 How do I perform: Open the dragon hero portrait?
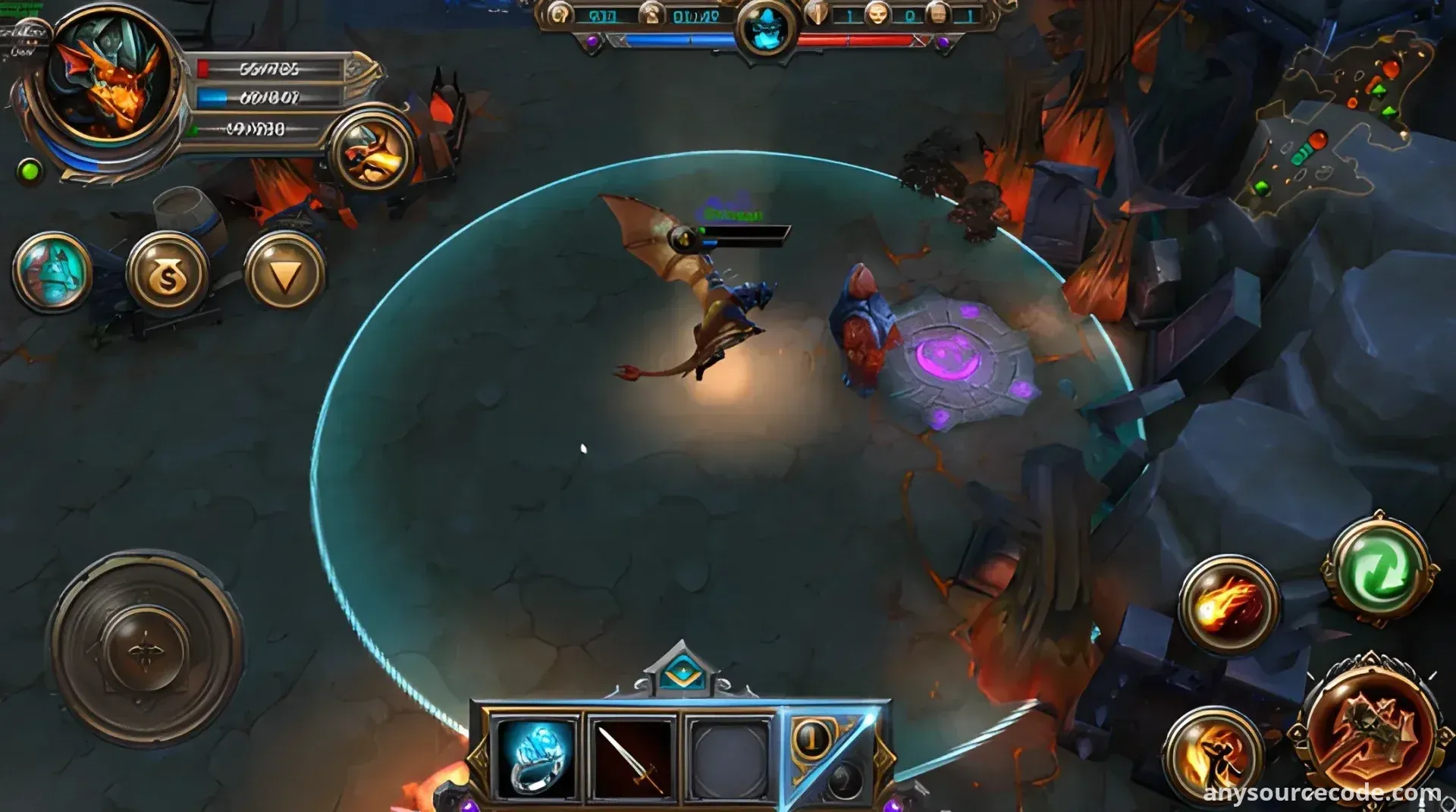(108, 82)
